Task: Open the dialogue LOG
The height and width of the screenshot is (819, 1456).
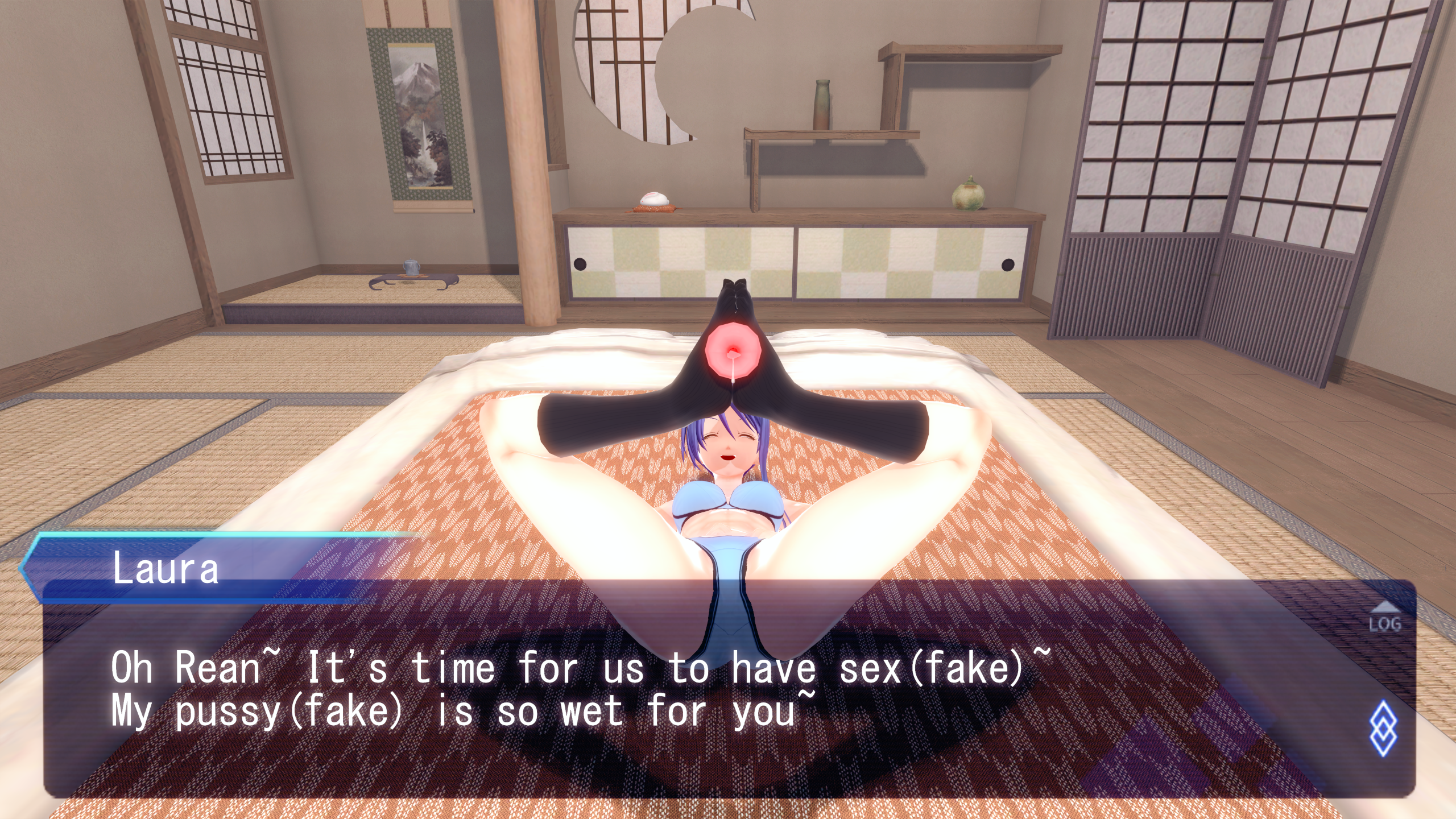Action: click(1384, 619)
